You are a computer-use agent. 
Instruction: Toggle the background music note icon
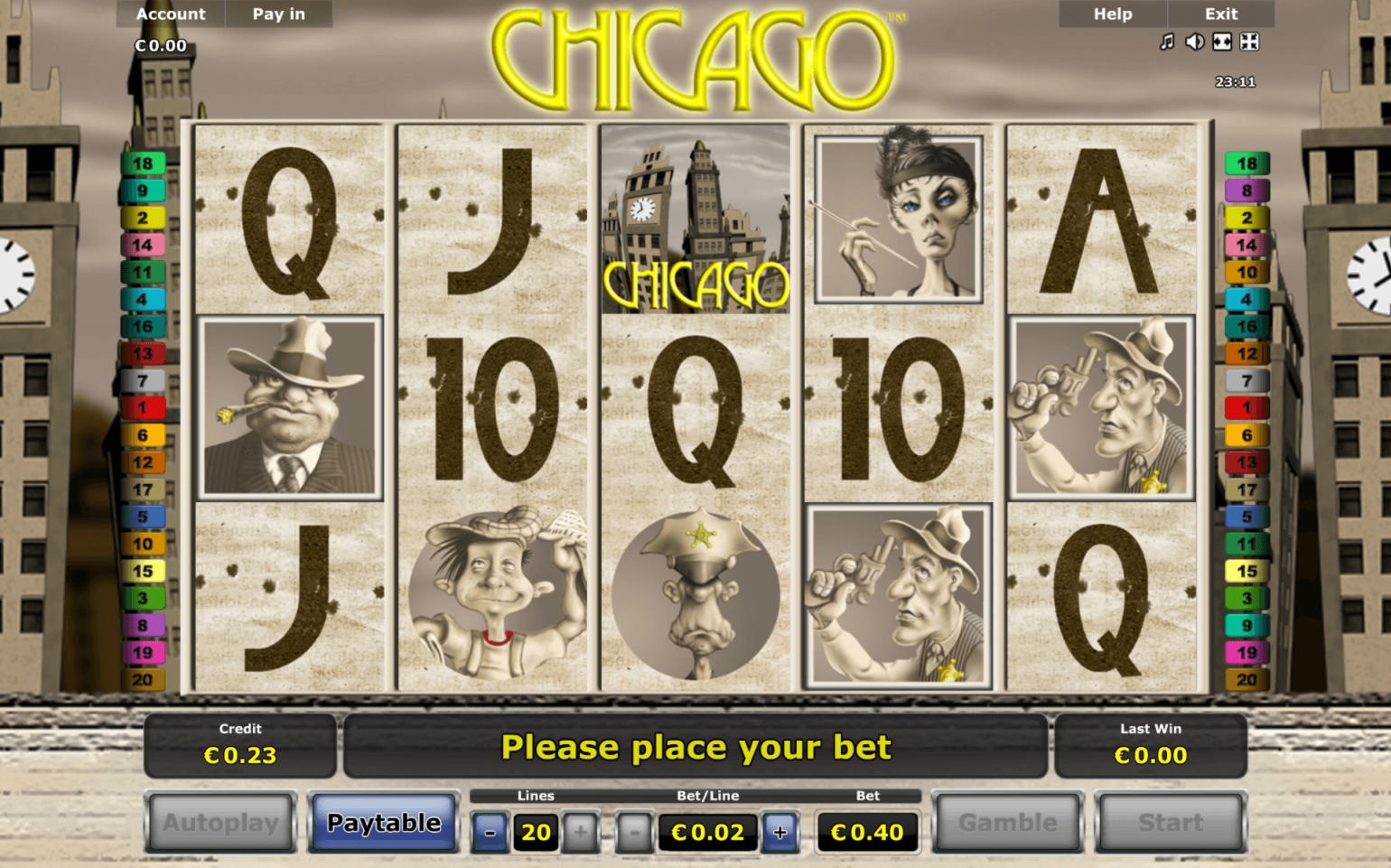pyautogui.click(x=1167, y=42)
